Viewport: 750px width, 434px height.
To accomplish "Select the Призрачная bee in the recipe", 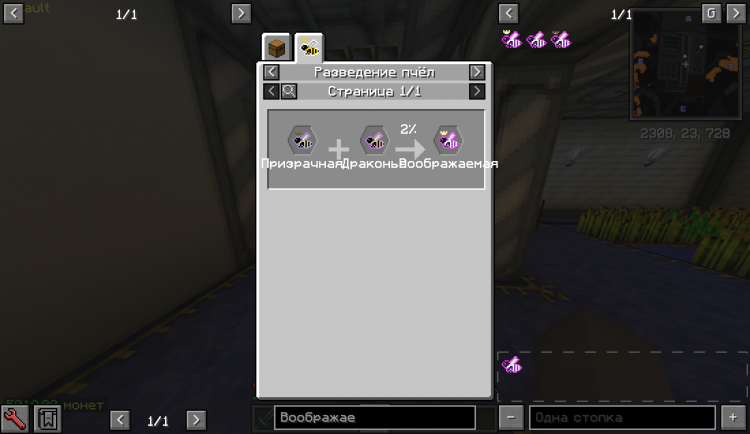I will [302, 140].
